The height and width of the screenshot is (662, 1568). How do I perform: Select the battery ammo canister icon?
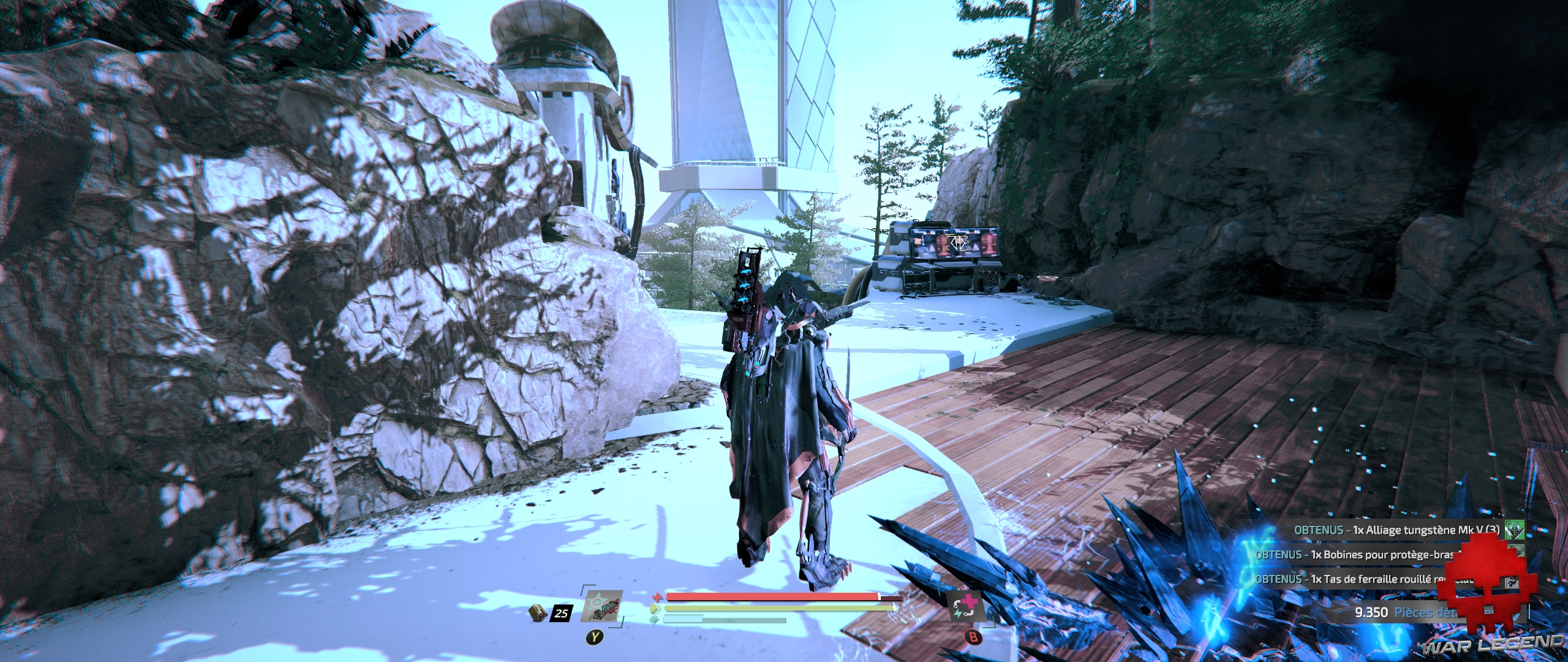tap(538, 613)
